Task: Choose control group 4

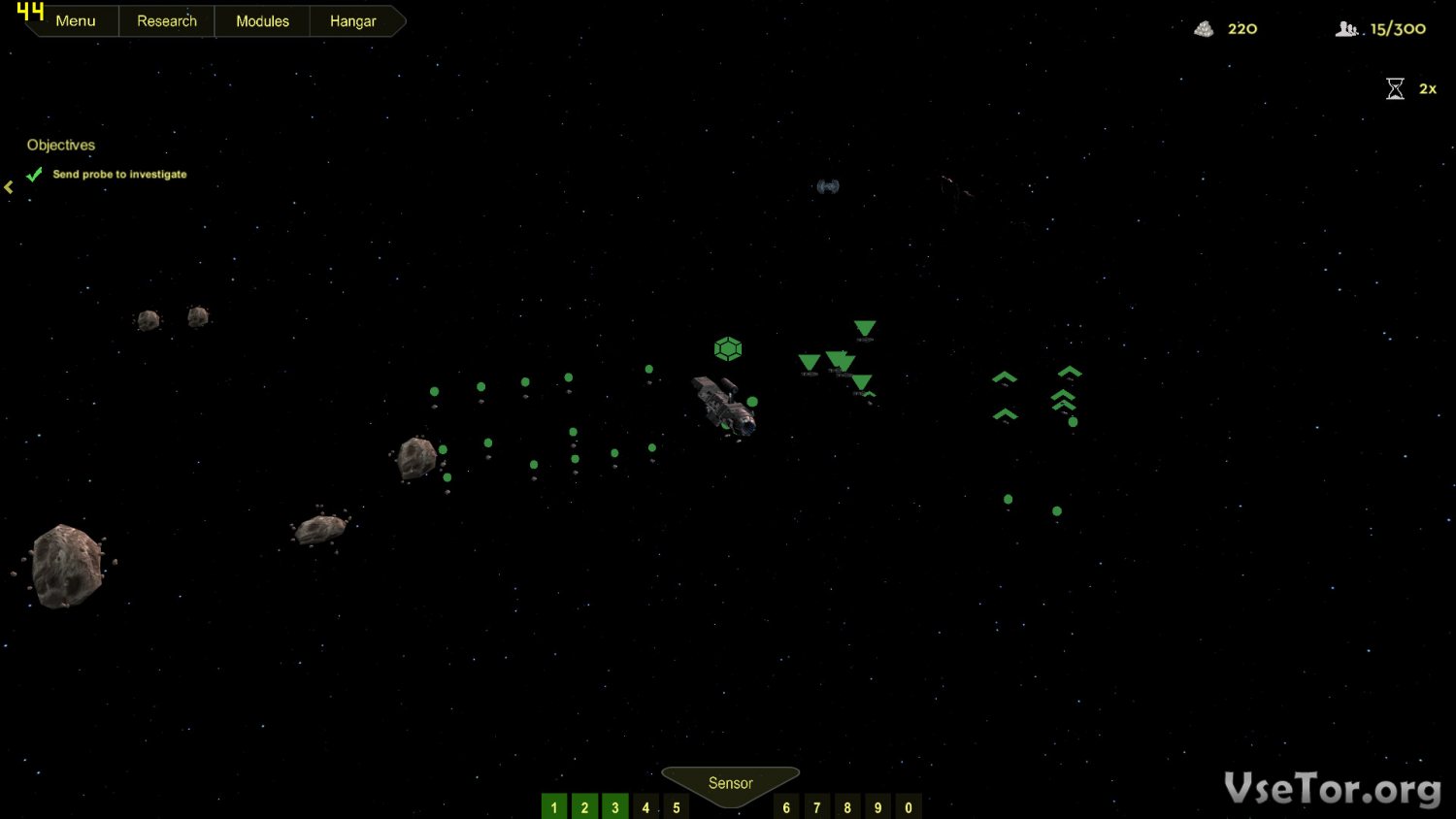Action: [x=645, y=807]
